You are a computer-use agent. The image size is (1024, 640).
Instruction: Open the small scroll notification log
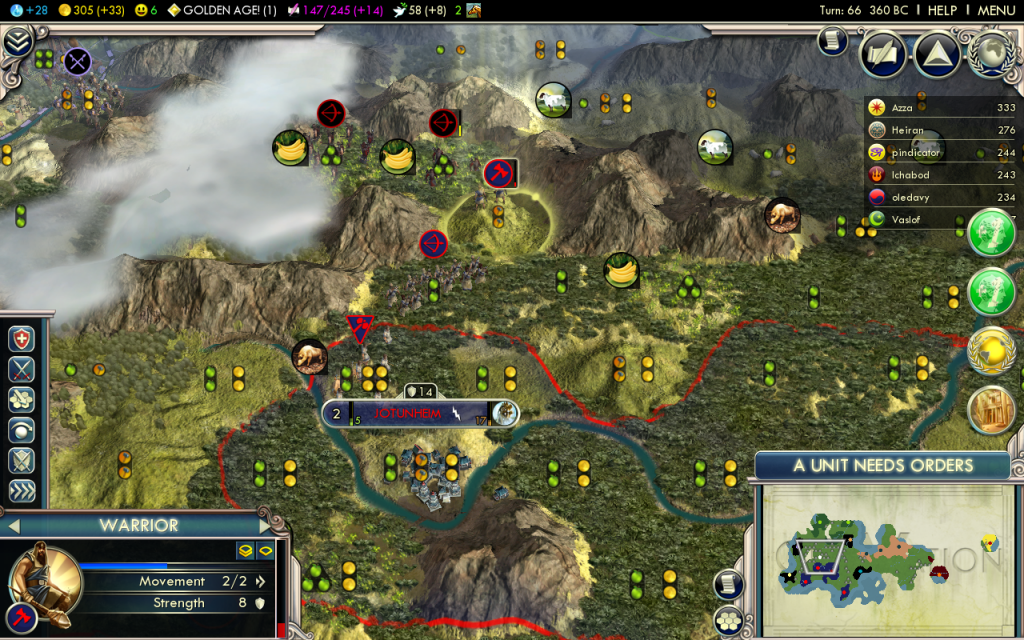832,40
